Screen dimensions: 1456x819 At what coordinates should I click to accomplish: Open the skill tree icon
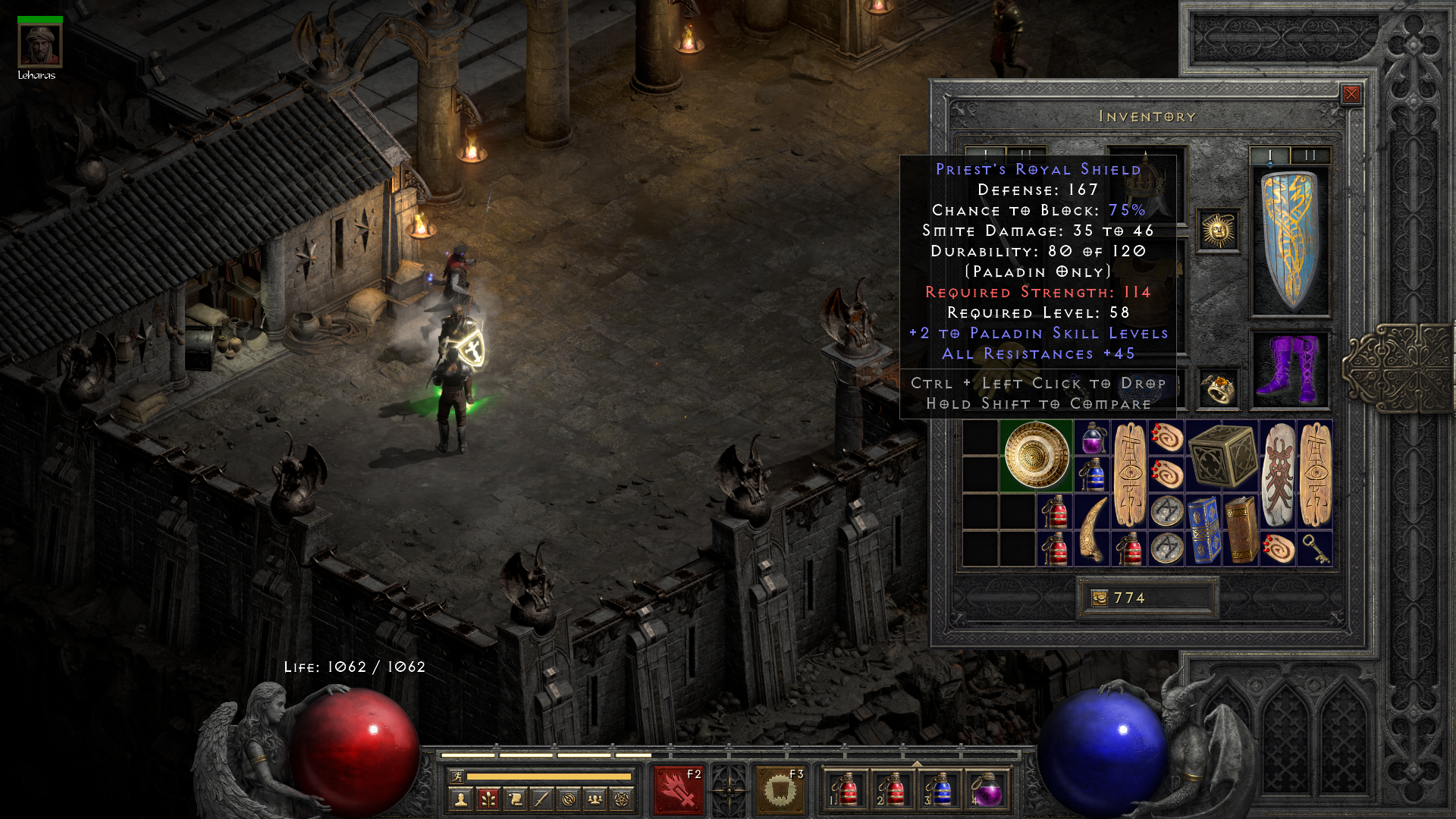tap(488, 800)
